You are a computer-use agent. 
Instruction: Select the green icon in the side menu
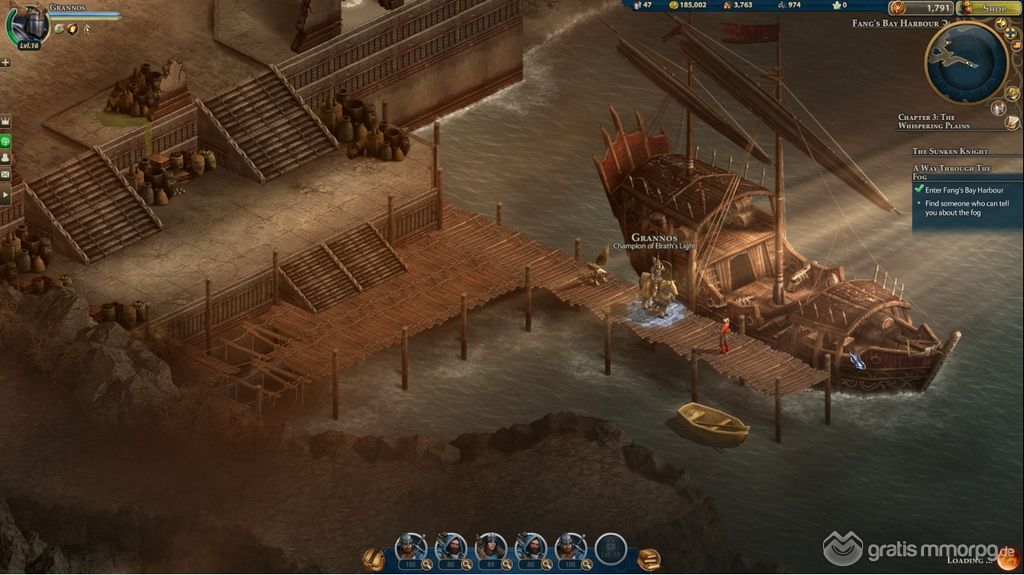6,139
